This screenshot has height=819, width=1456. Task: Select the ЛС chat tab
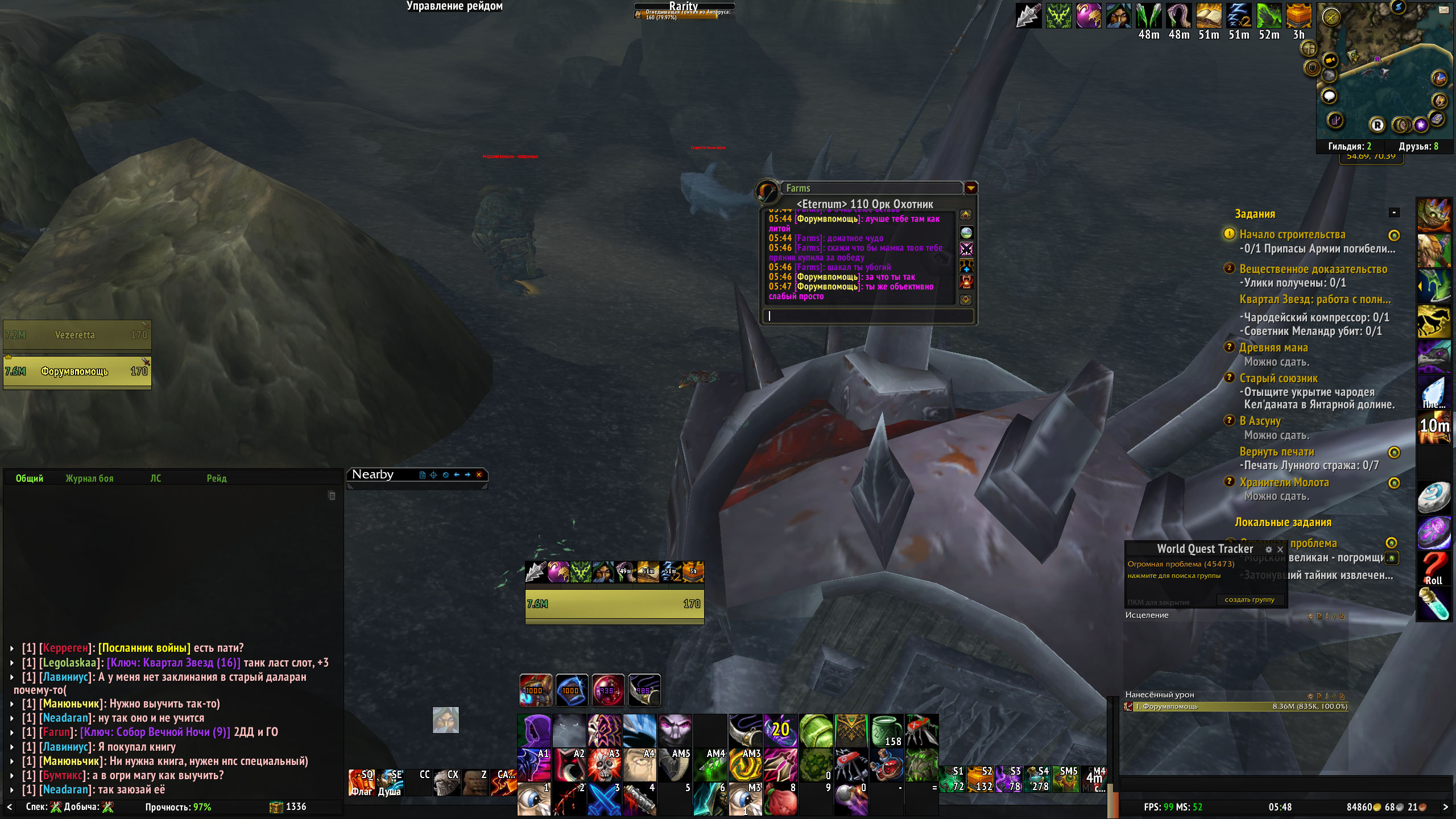(155, 478)
